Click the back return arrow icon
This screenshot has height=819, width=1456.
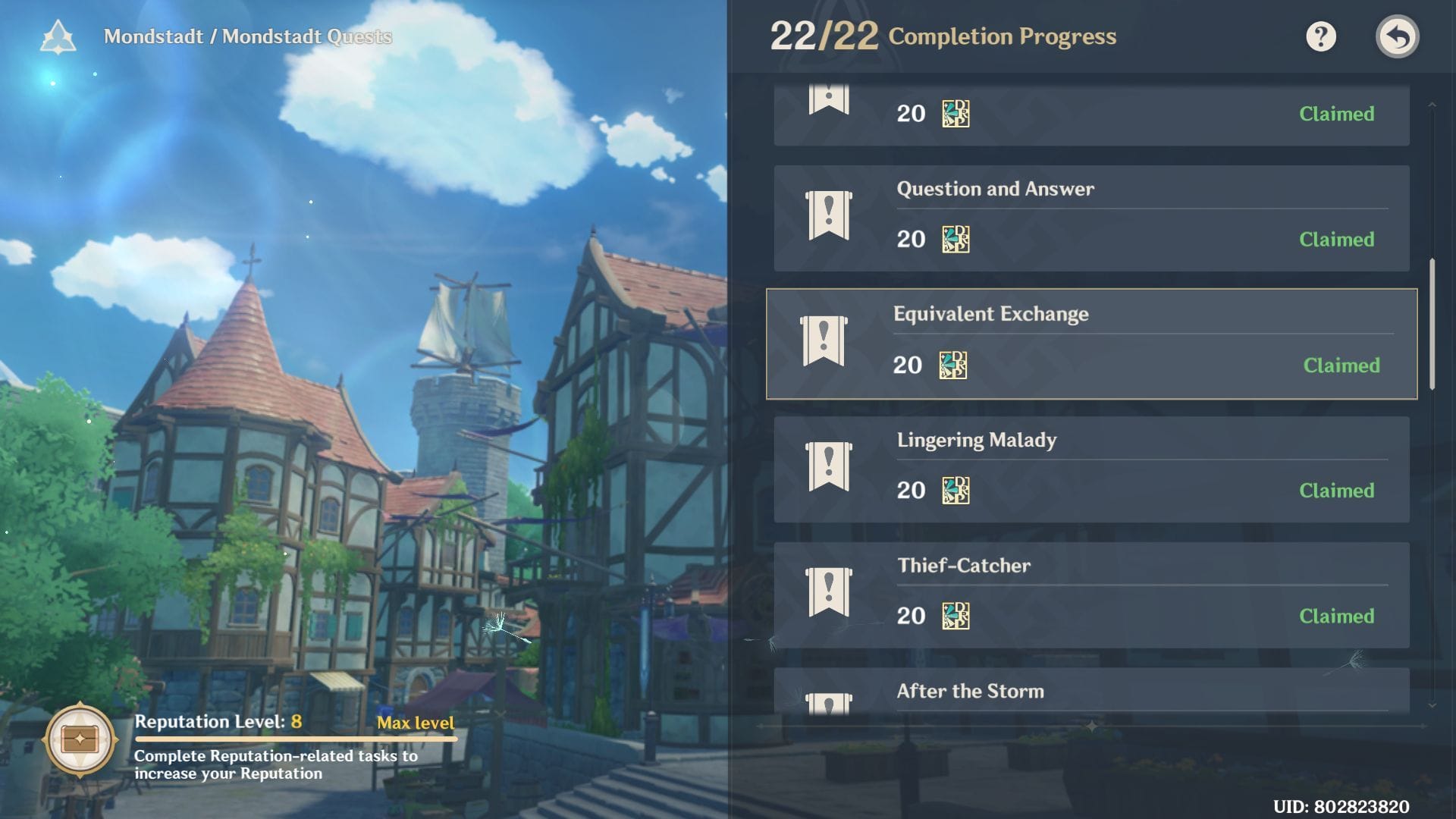coord(1398,36)
